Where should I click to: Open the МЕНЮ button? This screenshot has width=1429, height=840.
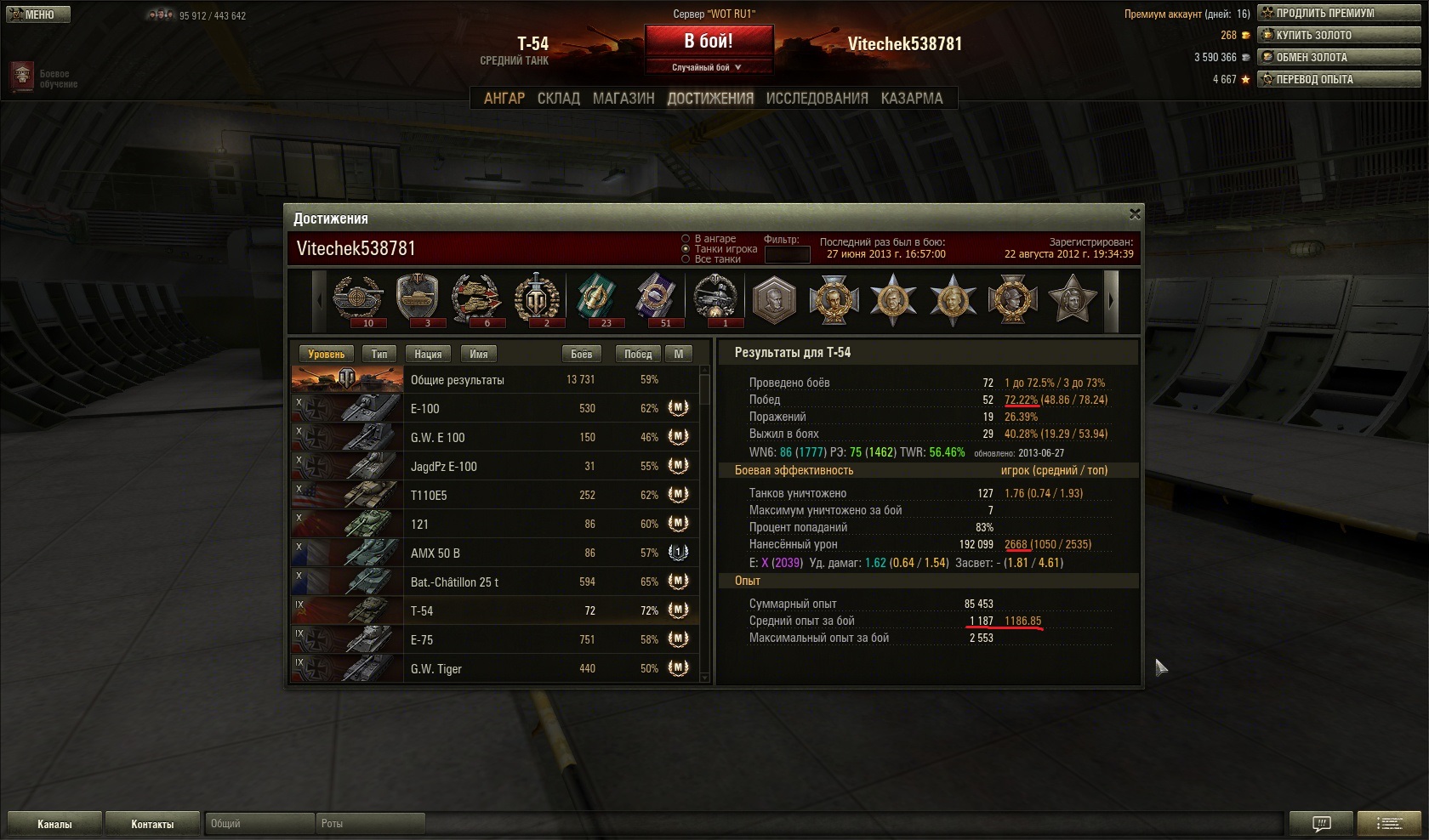coord(37,14)
